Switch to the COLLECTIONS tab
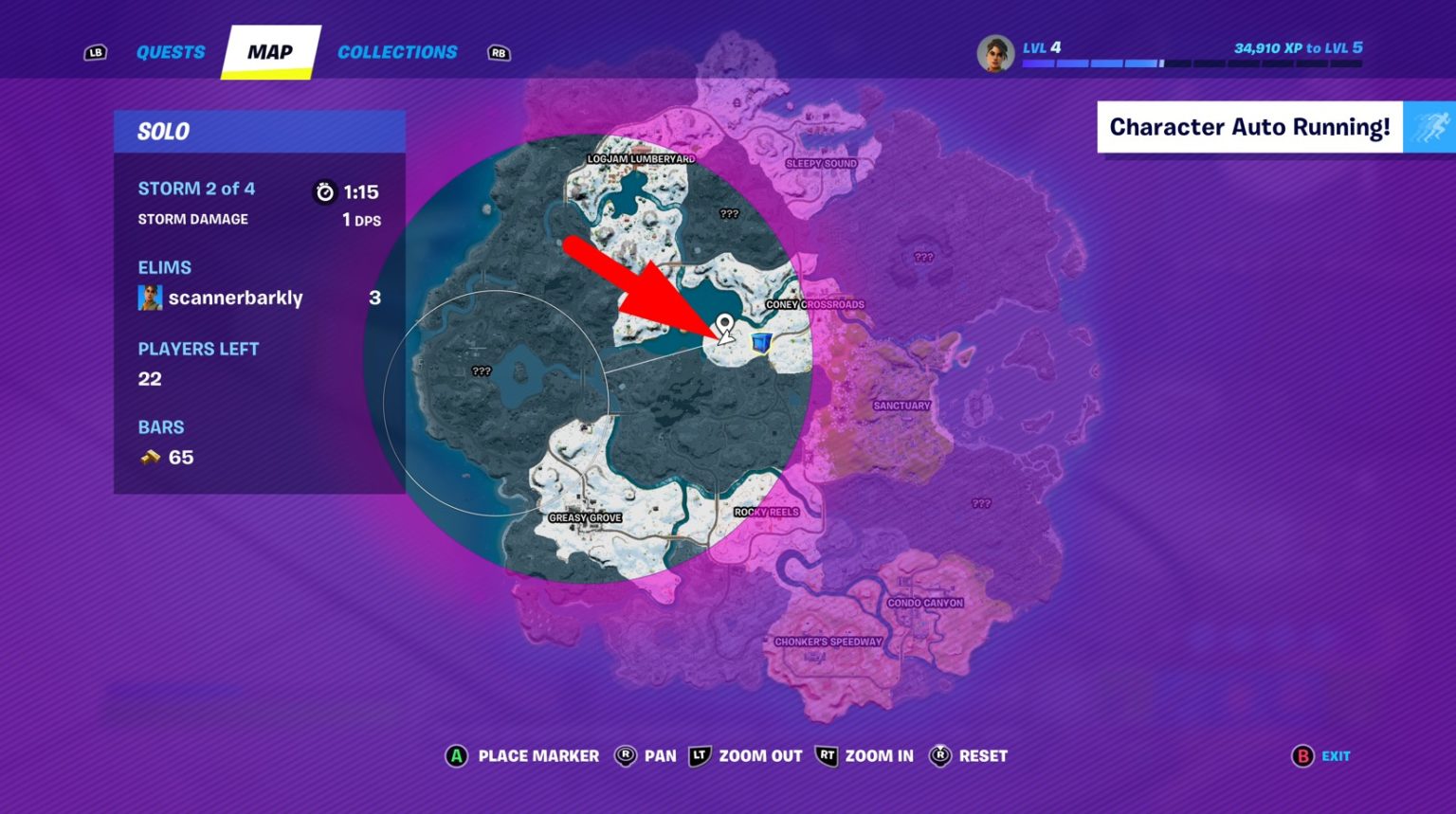 tap(397, 52)
